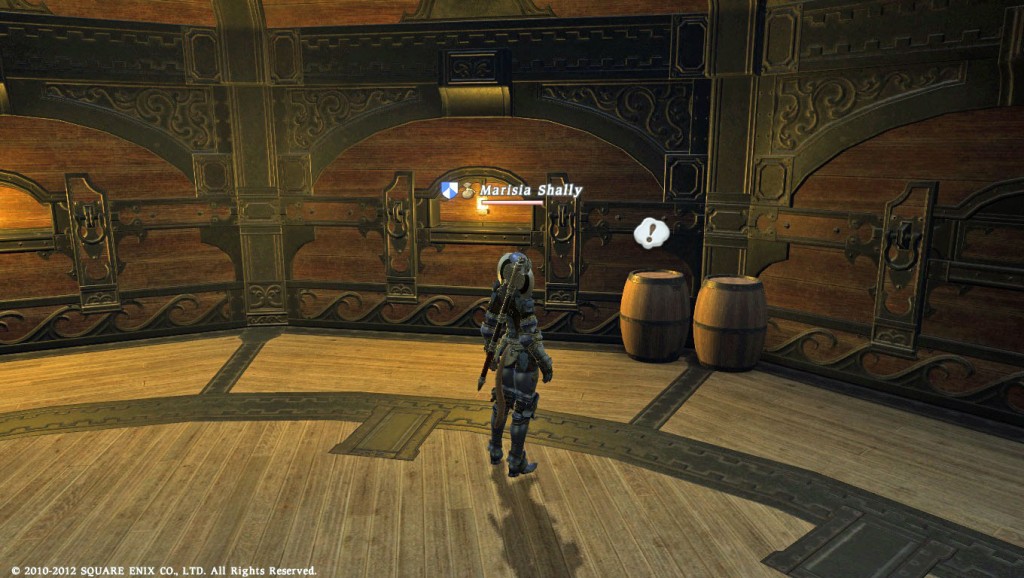
Task: Select the Marisia Shally nameplate
Action: (x=530, y=190)
